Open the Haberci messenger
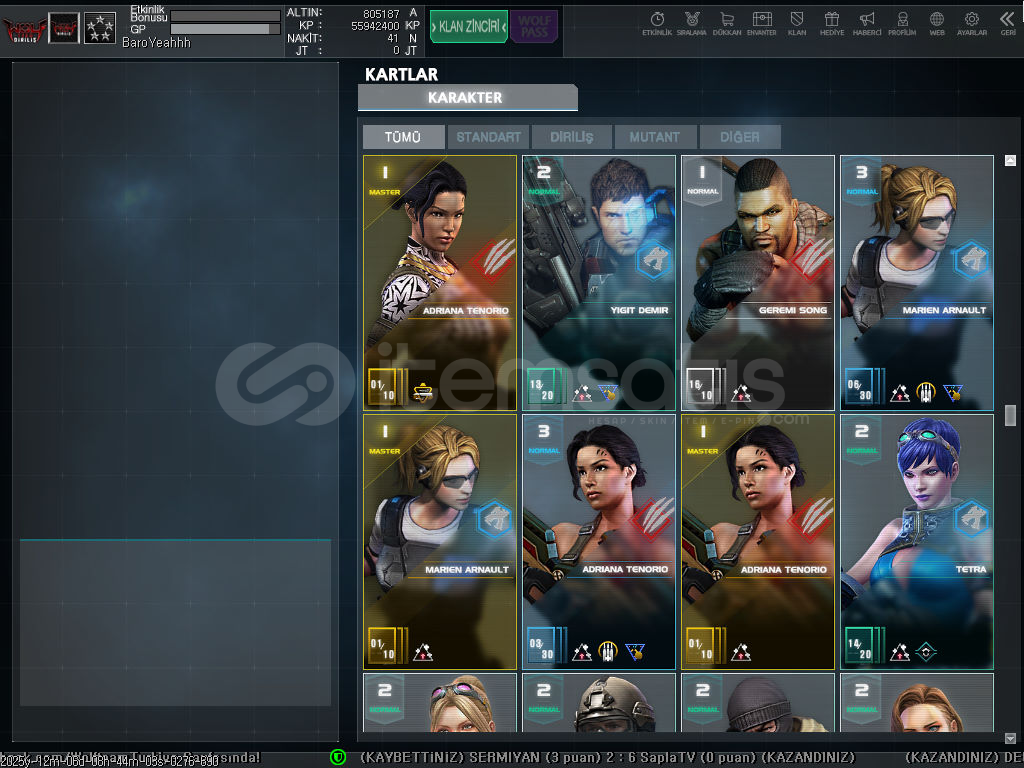This screenshot has height=768, width=1024. (x=867, y=23)
